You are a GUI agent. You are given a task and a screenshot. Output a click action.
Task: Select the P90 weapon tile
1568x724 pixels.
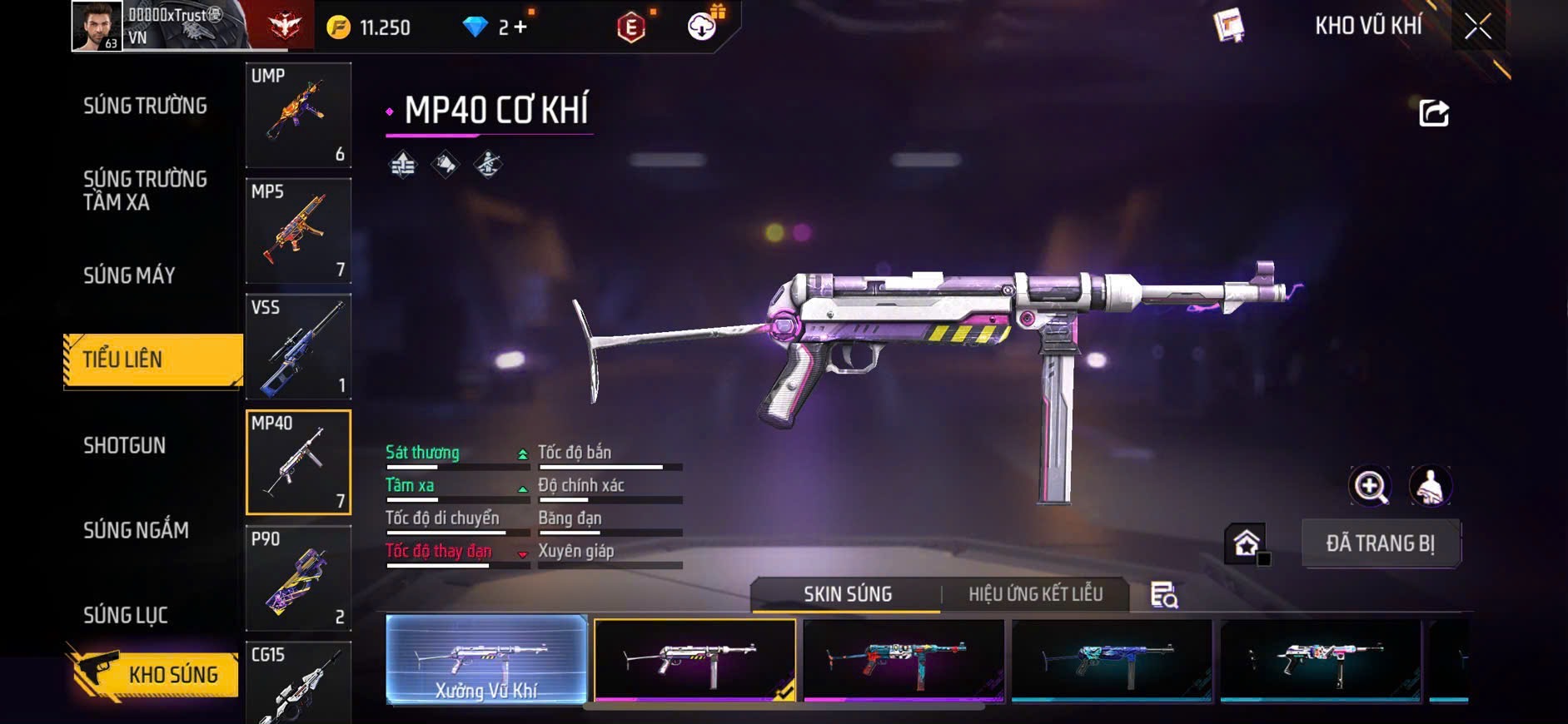tap(298, 578)
